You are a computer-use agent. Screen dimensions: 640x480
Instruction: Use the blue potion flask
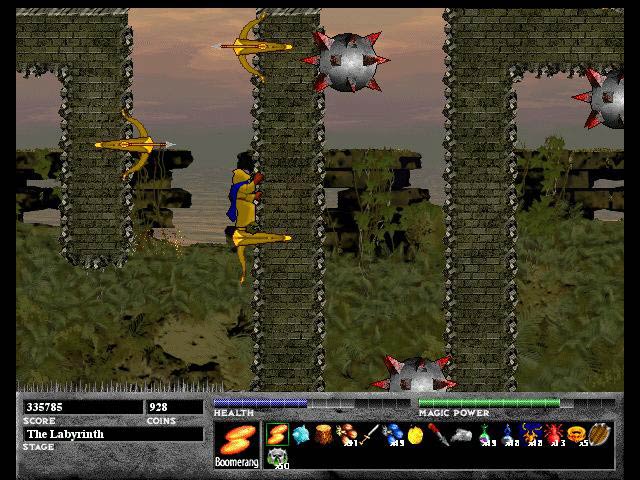(507, 435)
